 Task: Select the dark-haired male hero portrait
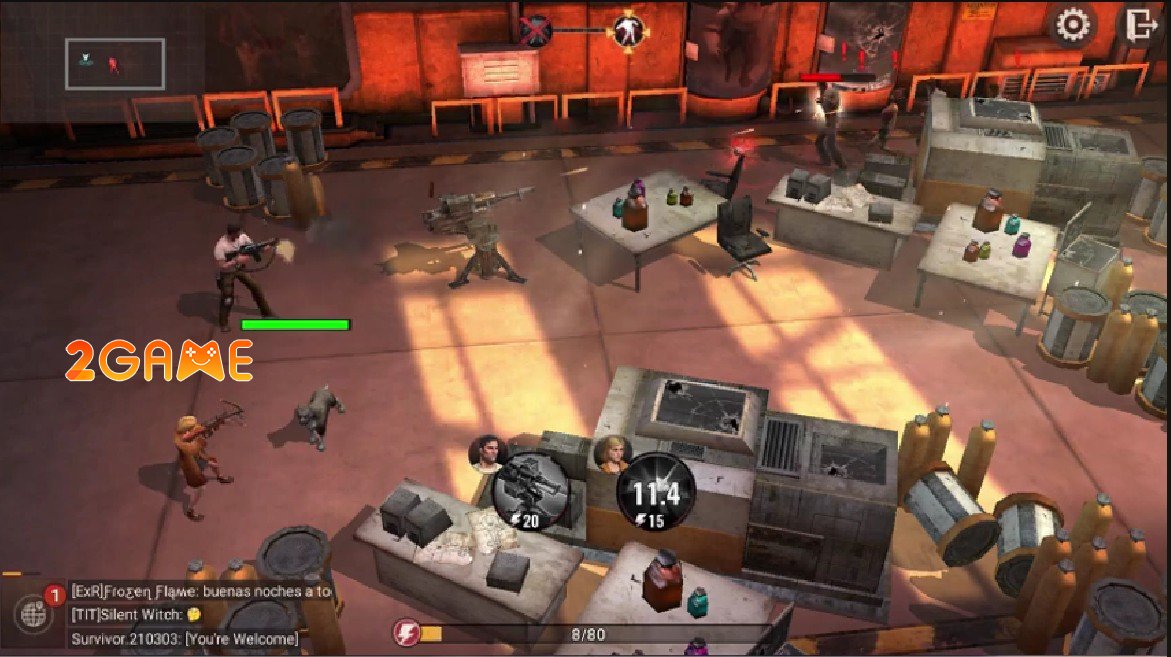488,455
